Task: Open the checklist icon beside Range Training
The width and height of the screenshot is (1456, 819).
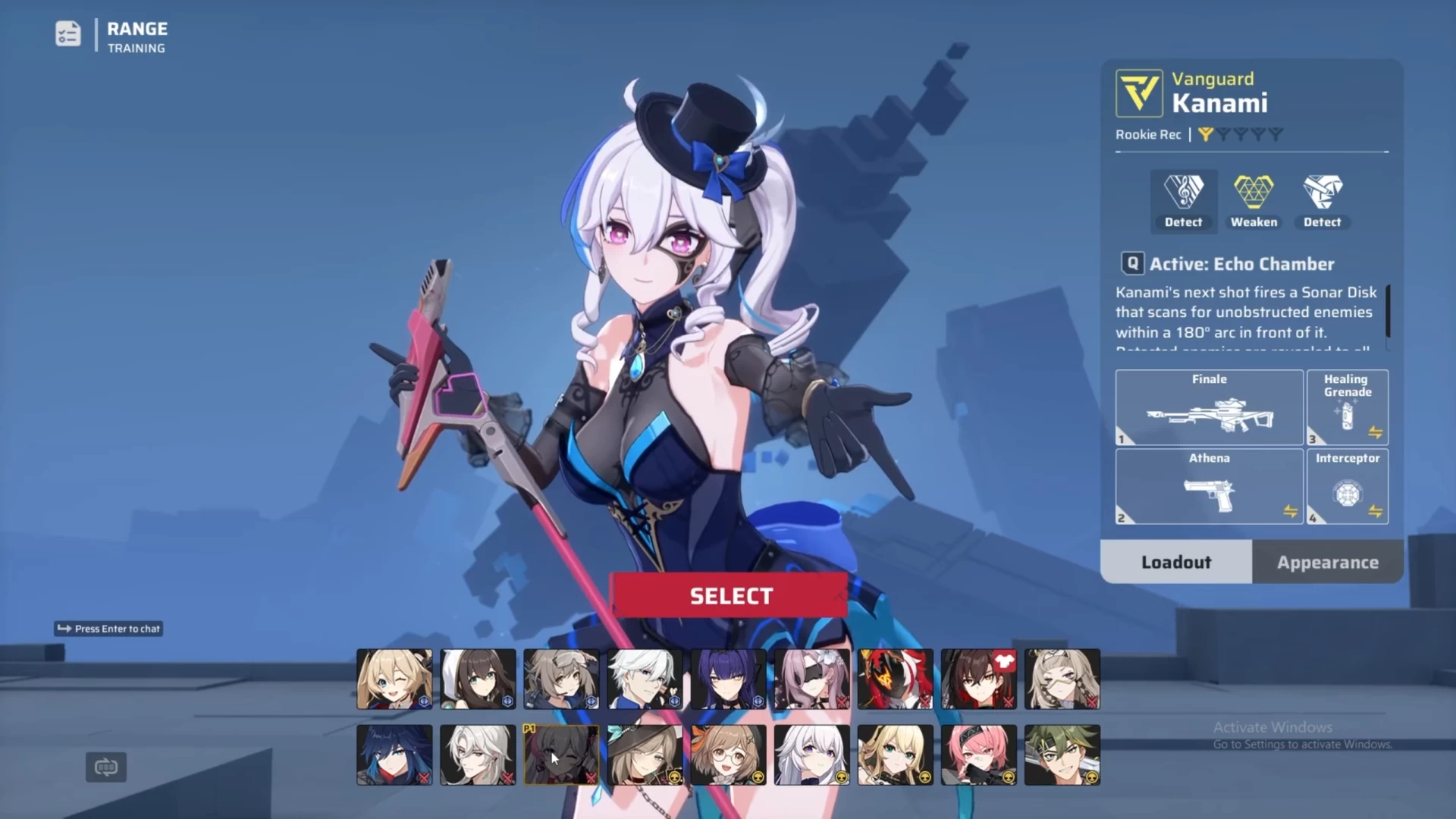Action: tap(68, 34)
